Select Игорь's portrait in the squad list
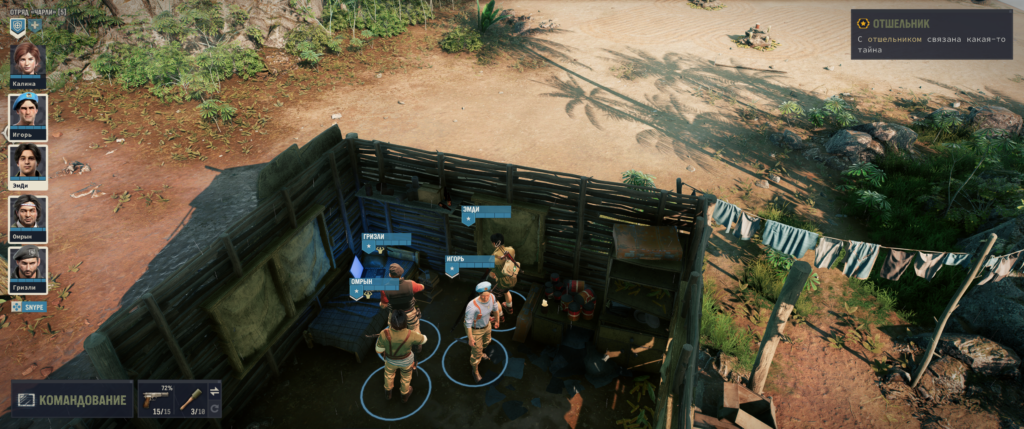Image resolution: width=1024 pixels, height=429 pixels. [x=28, y=111]
